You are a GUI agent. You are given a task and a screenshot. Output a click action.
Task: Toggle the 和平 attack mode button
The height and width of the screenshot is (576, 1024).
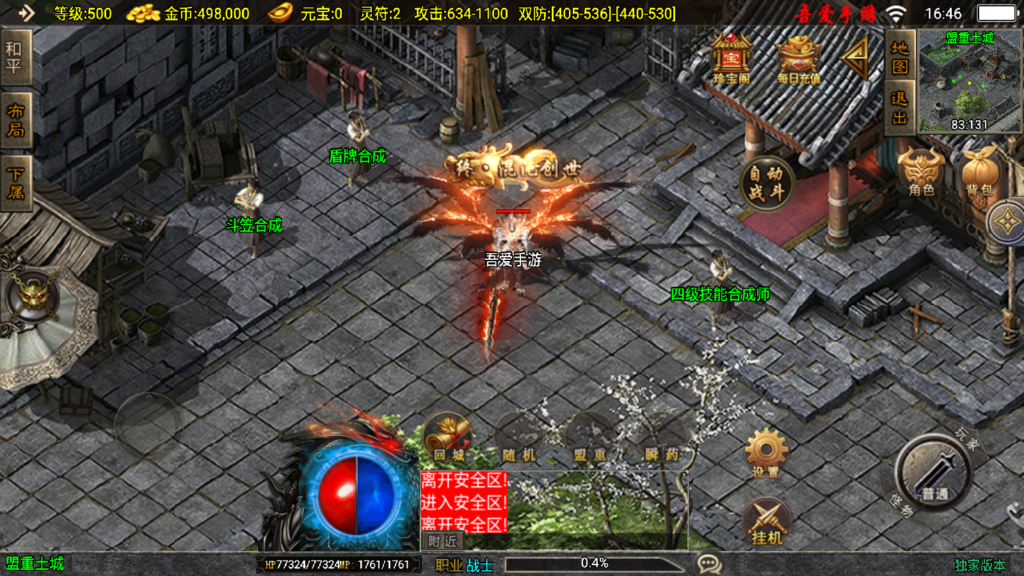tap(14, 57)
